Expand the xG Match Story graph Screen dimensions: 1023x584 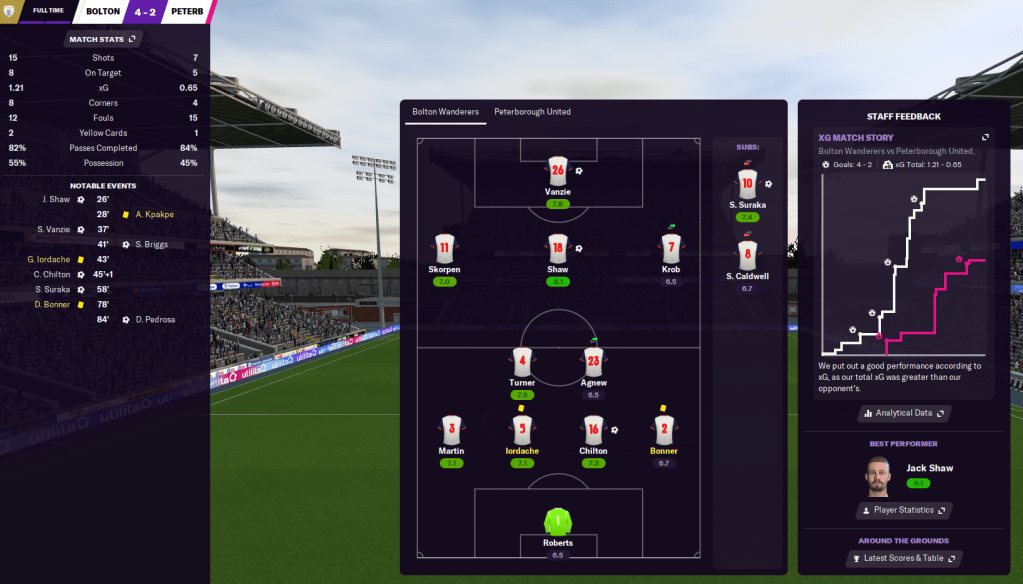click(x=985, y=137)
